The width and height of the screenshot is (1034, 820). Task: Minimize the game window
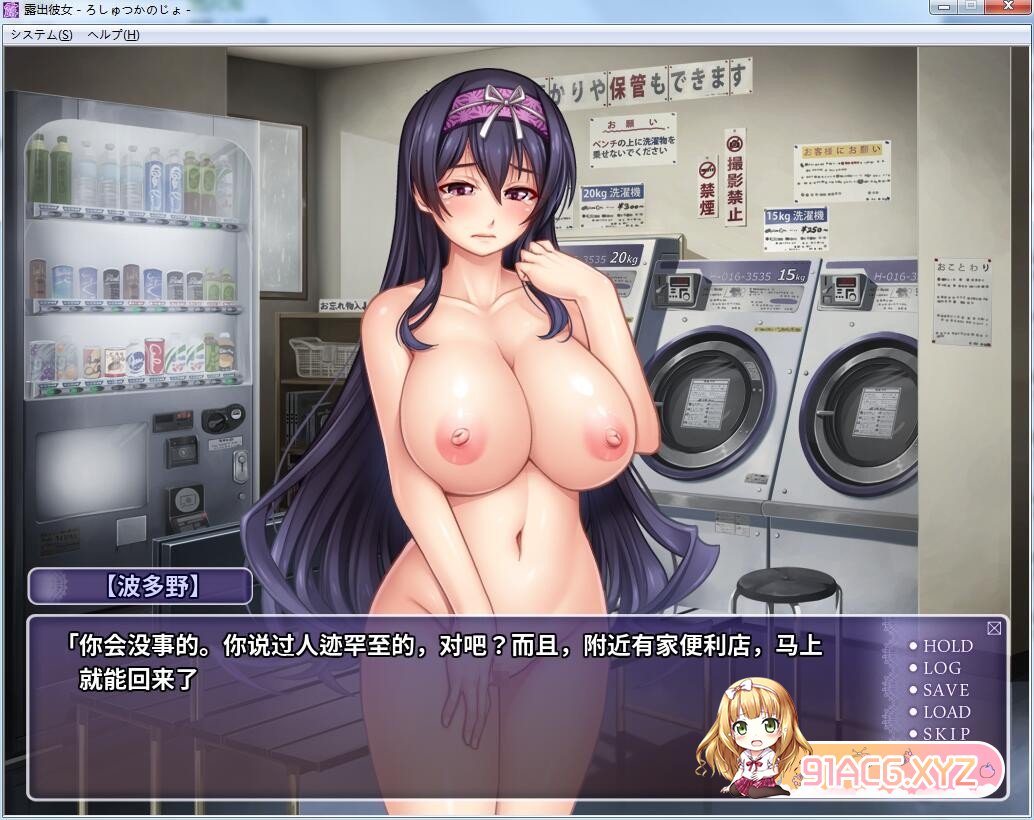coord(945,8)
